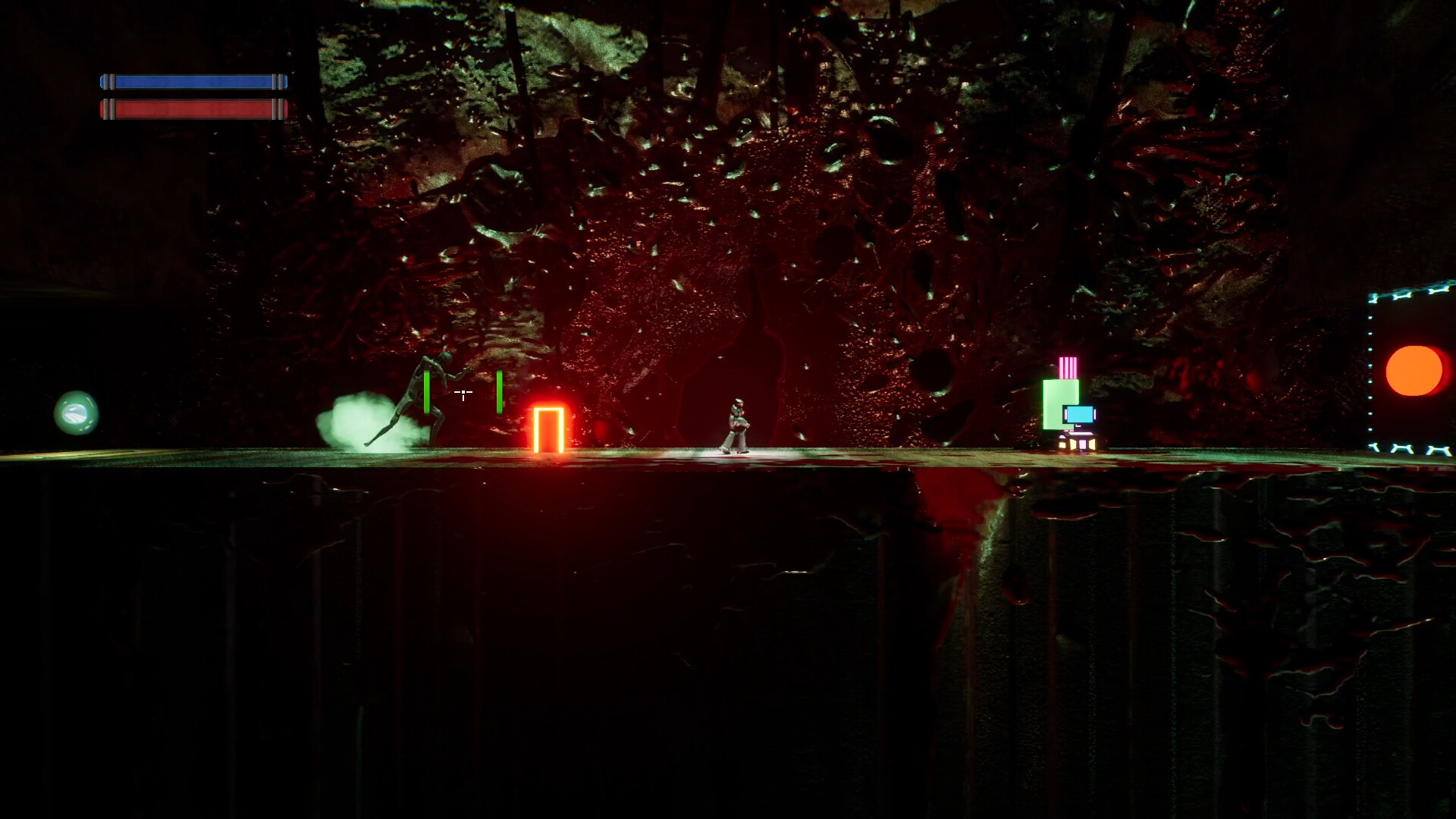Image resolution: width=1456 pixels, height=819 pixels.
Task: Click the glowing doorway at the machine's base
Action: (1081, 445)
